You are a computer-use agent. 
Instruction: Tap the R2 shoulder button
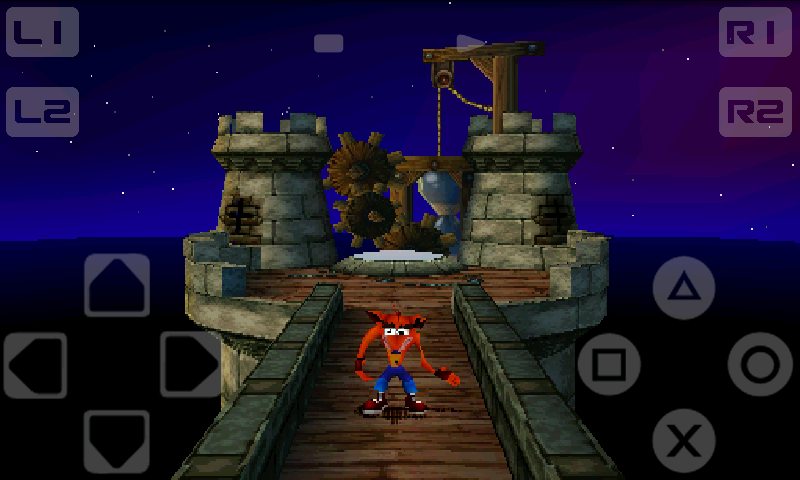(x=755, y=112)
